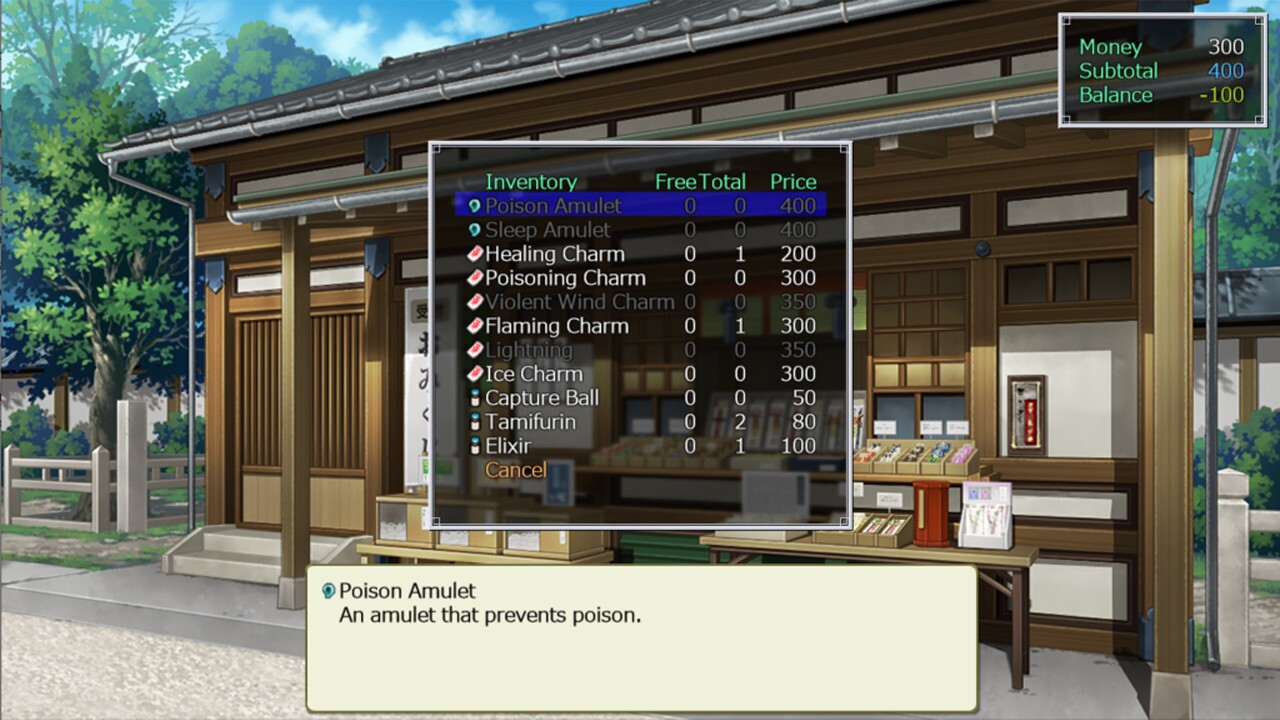Click the Price column header
Screen dimensions: 1280x720
[793, 182]
